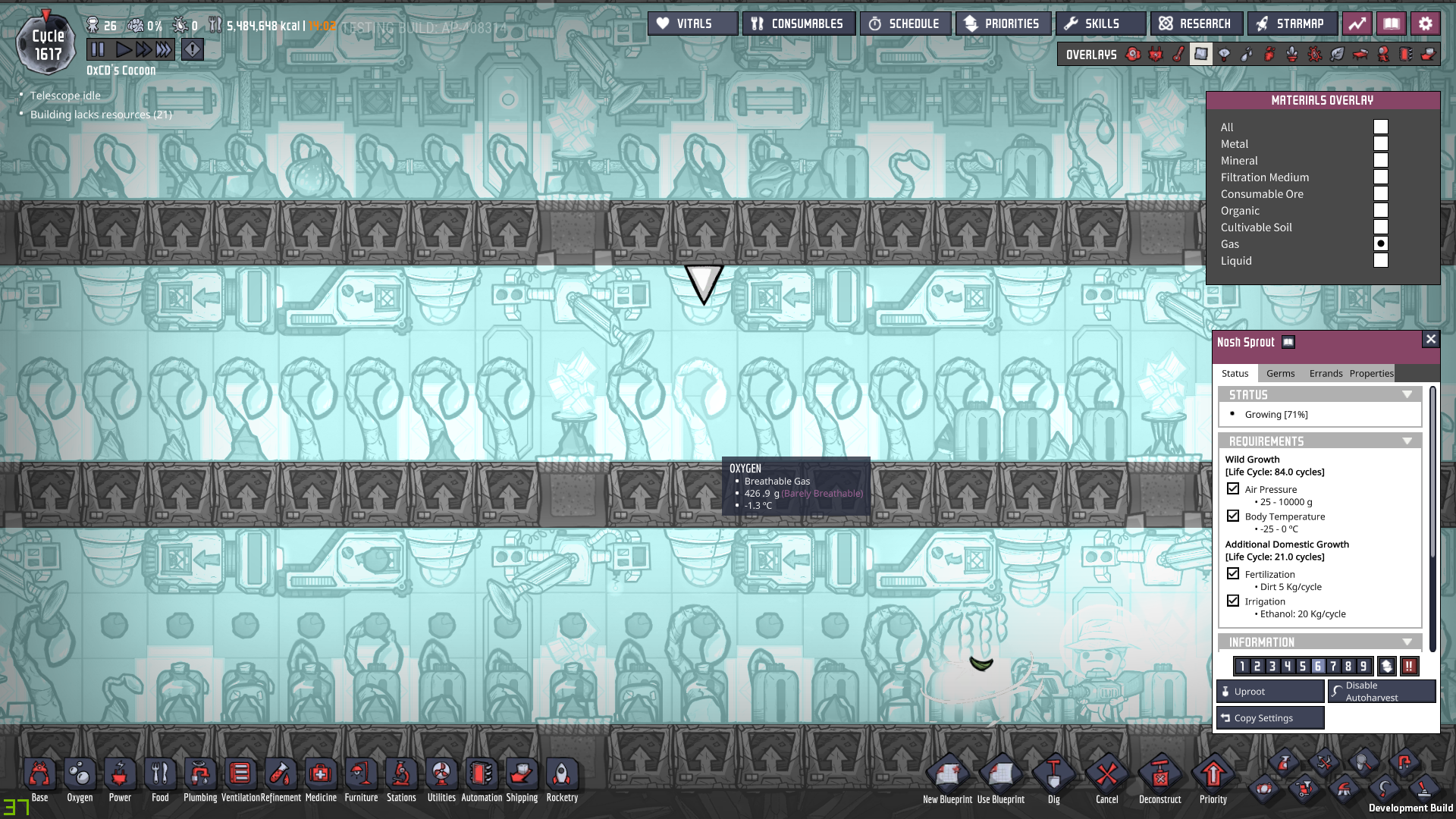Collapse the Status section header
1456x819 pixels.
tap(1408, 394)
